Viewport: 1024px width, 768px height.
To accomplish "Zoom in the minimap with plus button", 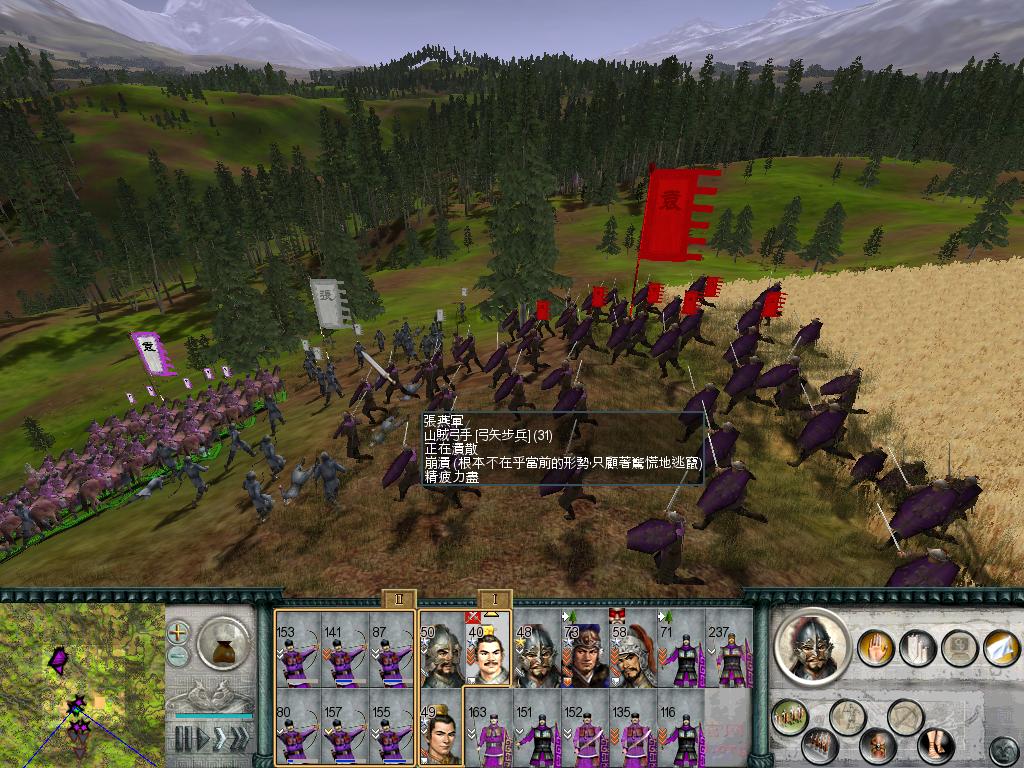I will tap(178, 632).
